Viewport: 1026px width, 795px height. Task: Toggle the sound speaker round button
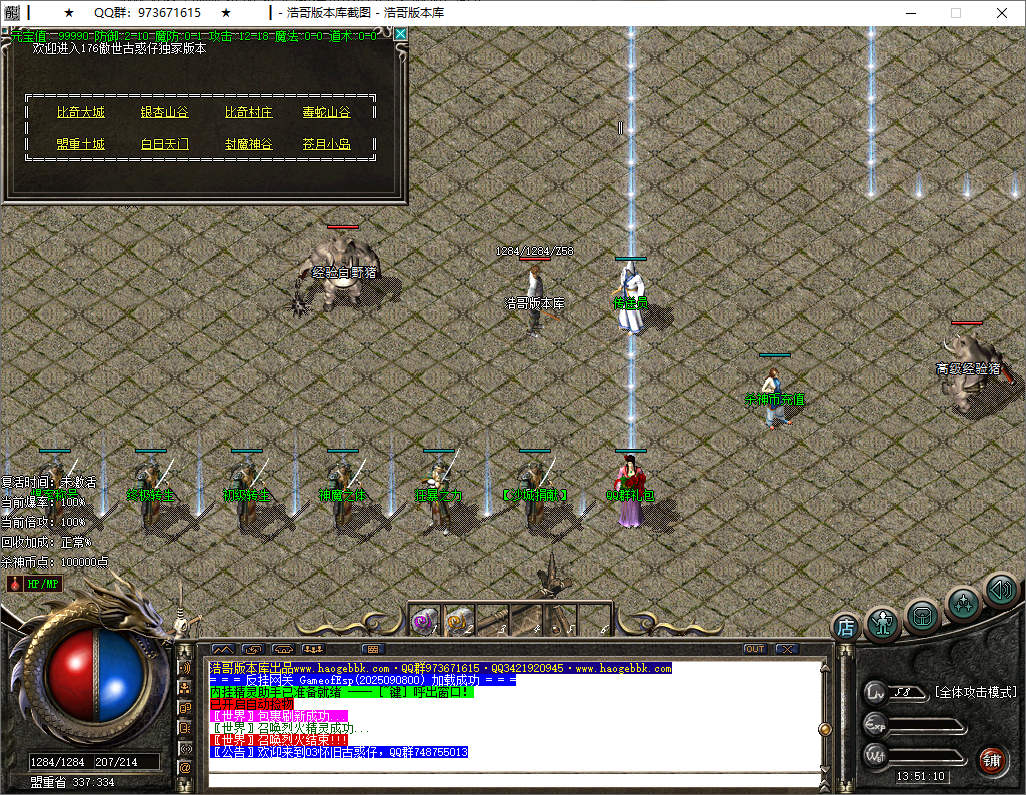pyautogui.click(x=1001, y=589)
